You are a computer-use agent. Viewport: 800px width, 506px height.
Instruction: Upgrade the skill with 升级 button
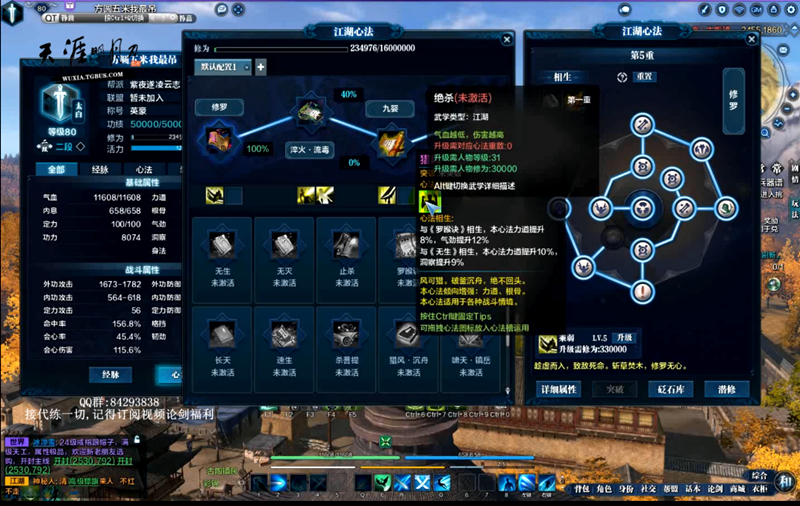tap(625, 338)
